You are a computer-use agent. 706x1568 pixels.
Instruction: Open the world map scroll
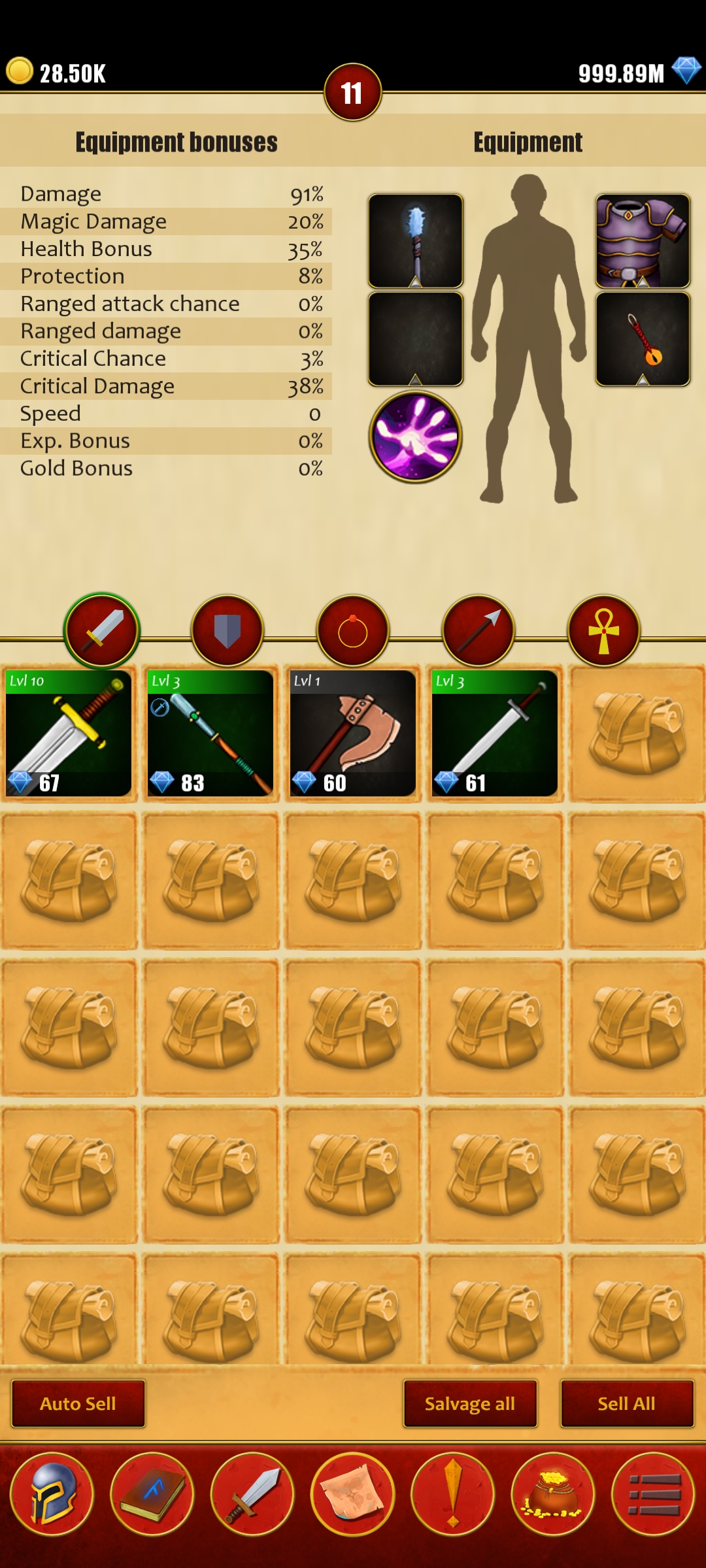pos(353,1494)
